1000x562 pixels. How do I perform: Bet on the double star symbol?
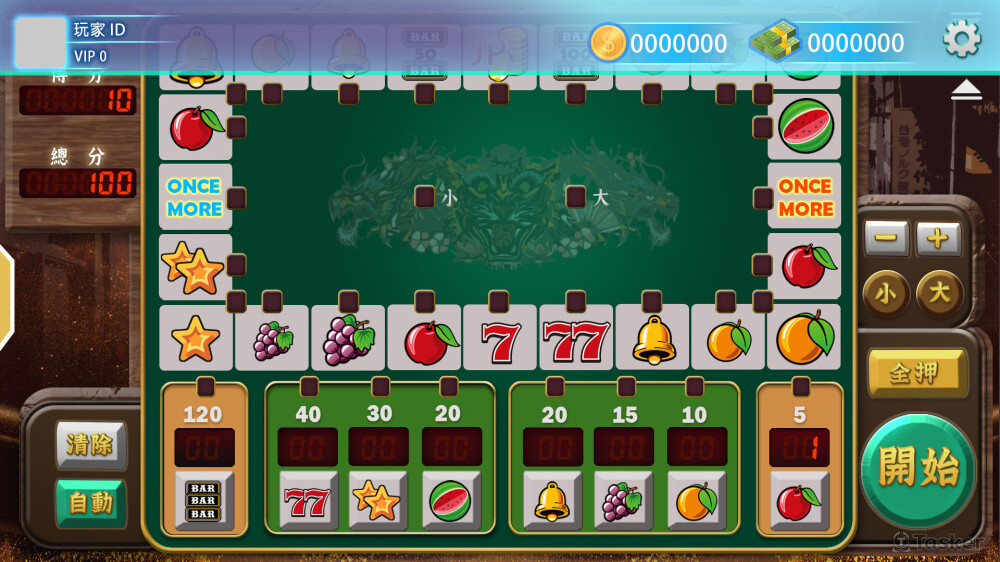[x=378, y=500]
